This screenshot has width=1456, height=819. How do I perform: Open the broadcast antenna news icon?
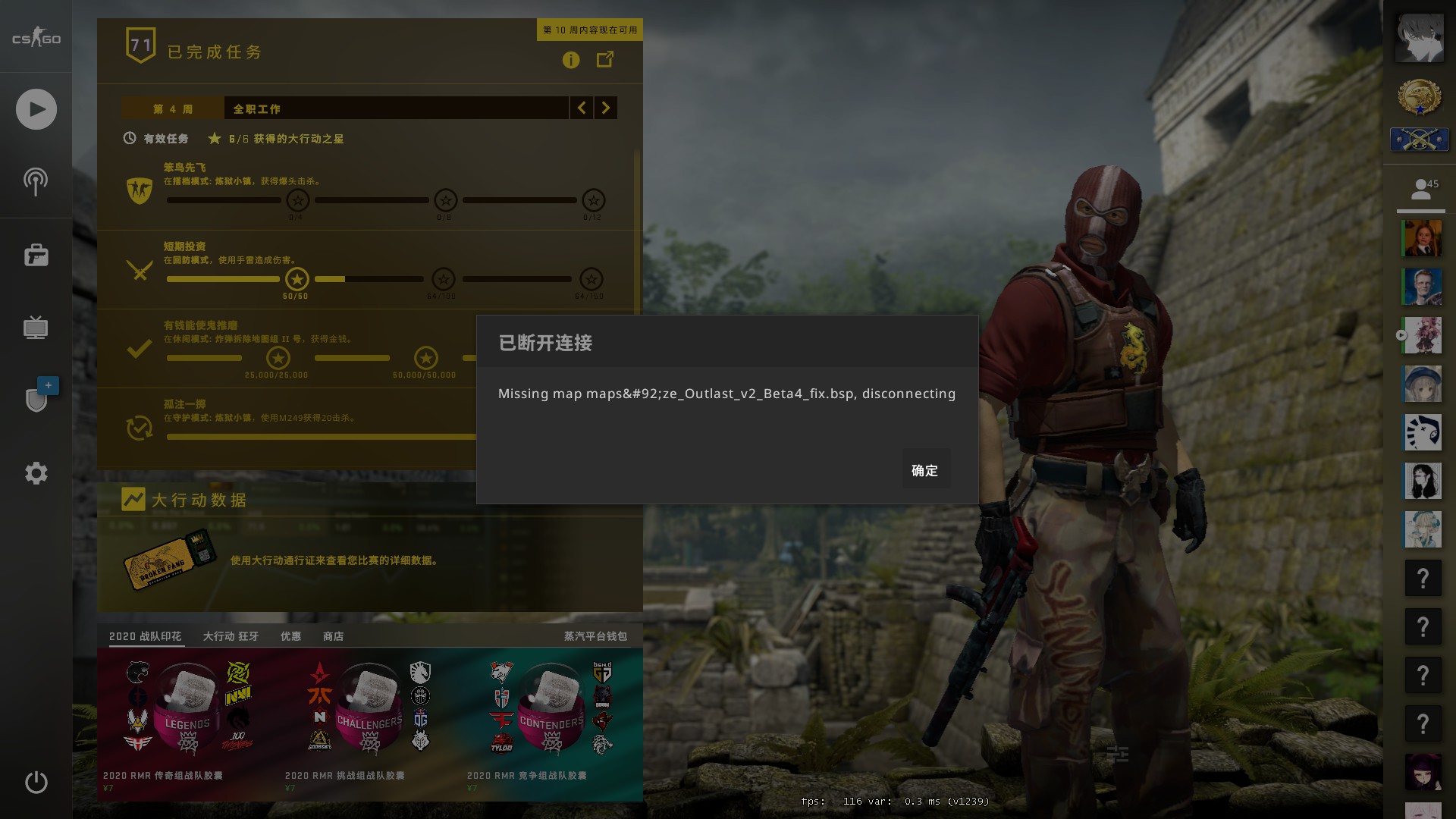[36, 182]
